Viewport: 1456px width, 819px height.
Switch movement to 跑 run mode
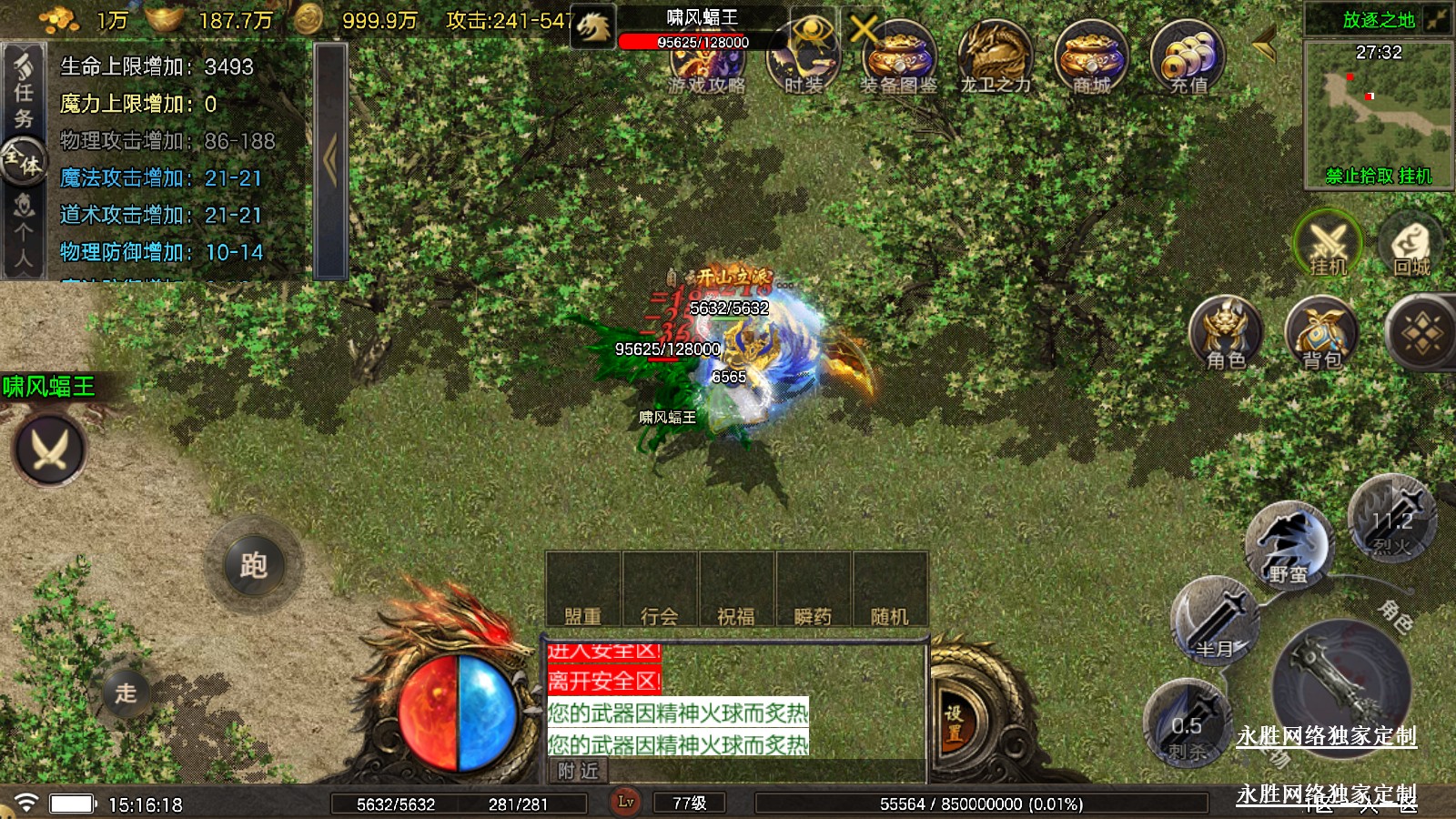click(253, 566)
